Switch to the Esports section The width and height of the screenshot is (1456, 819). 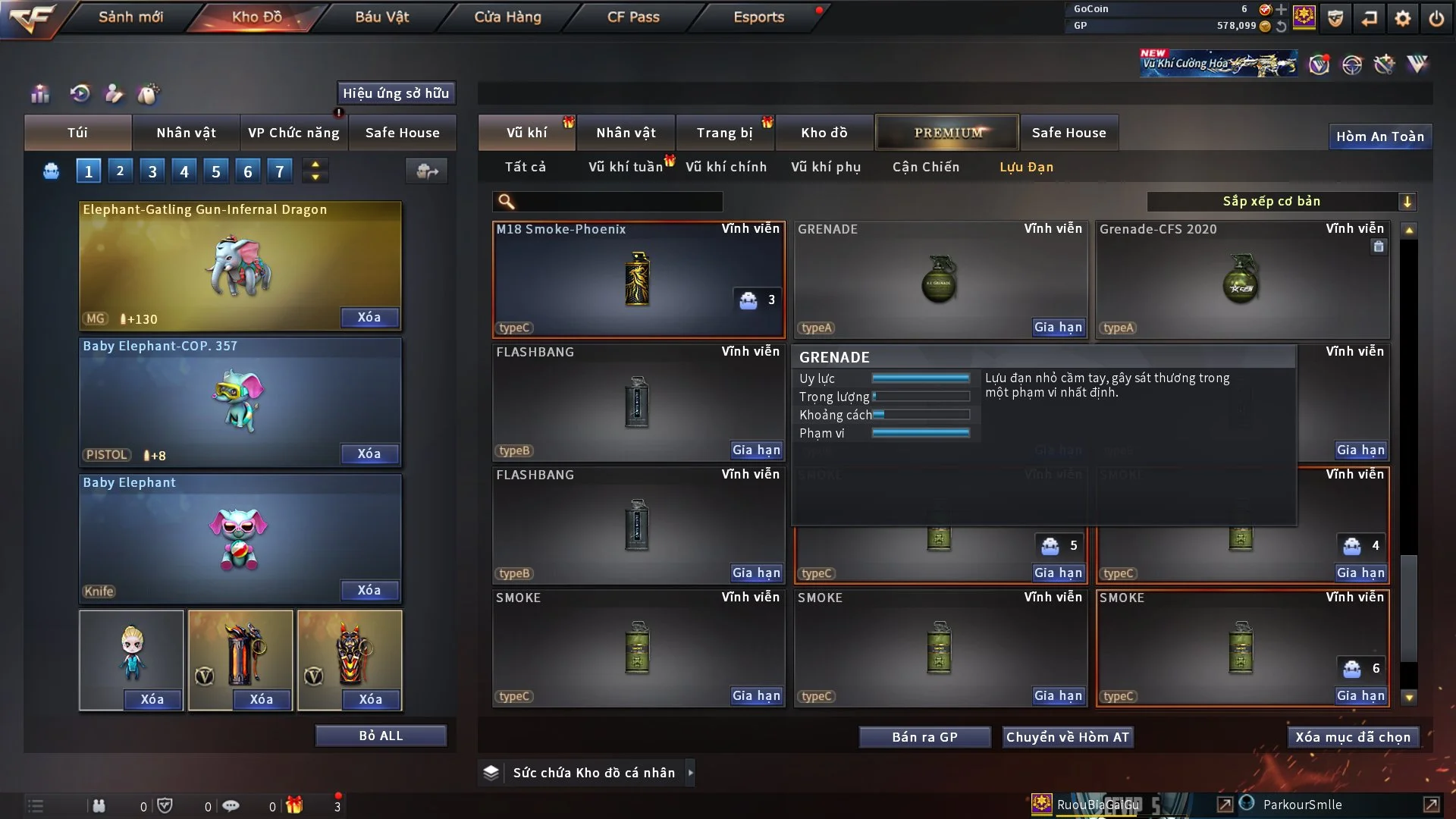click(x=758, y=17)
